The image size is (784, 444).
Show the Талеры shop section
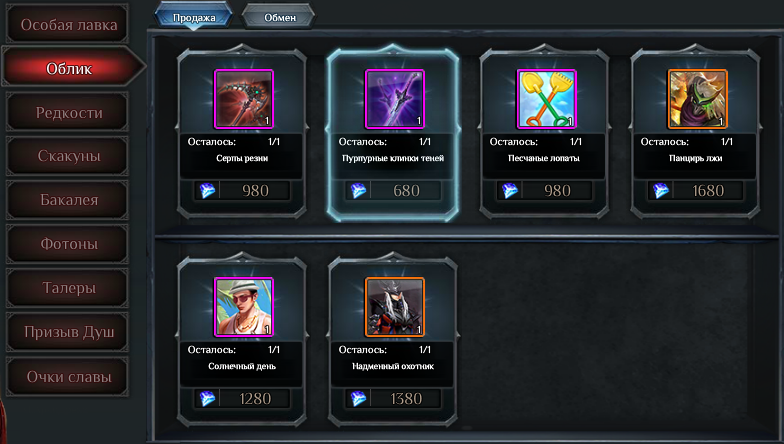[x=68, y=288]
